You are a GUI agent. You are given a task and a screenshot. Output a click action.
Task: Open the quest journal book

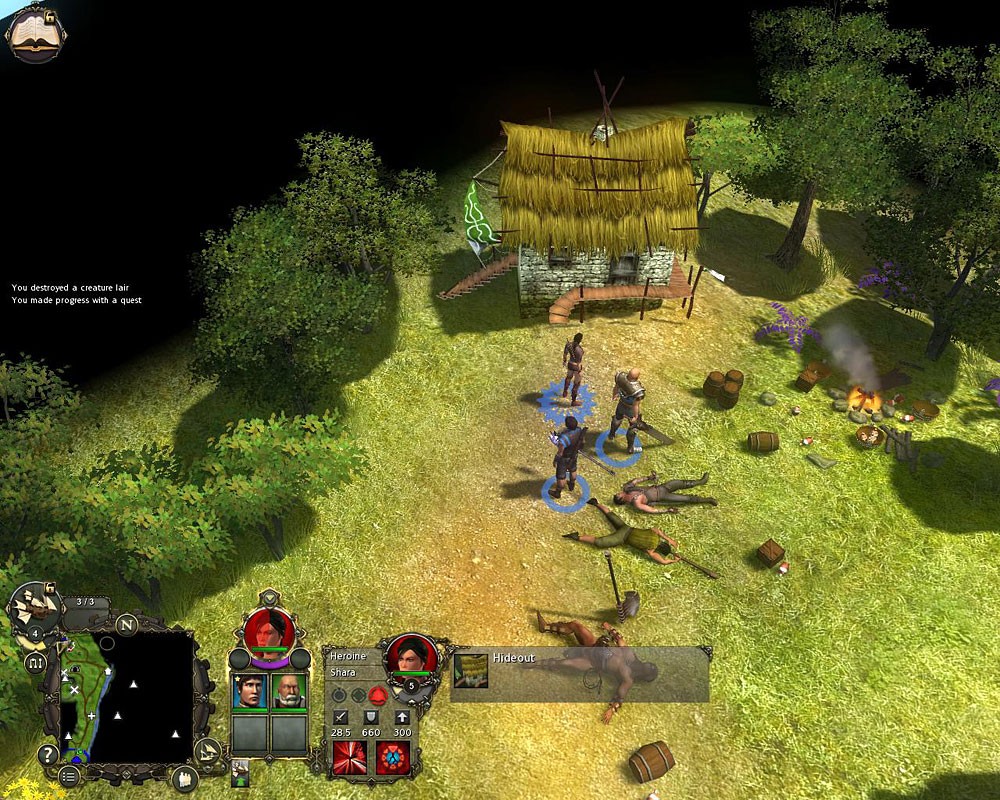[35, 32]
